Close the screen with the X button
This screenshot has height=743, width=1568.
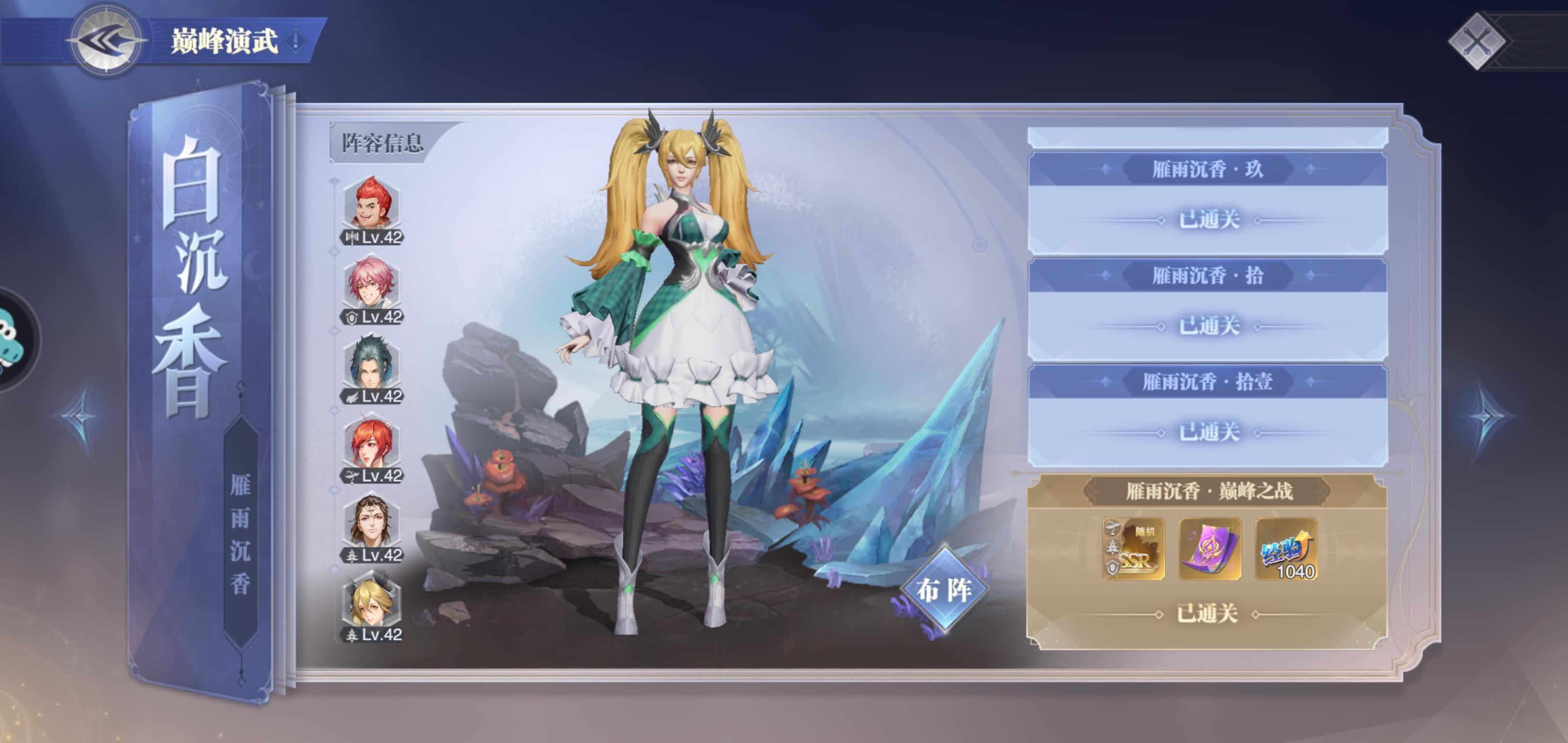click(x=1477, y=41)
